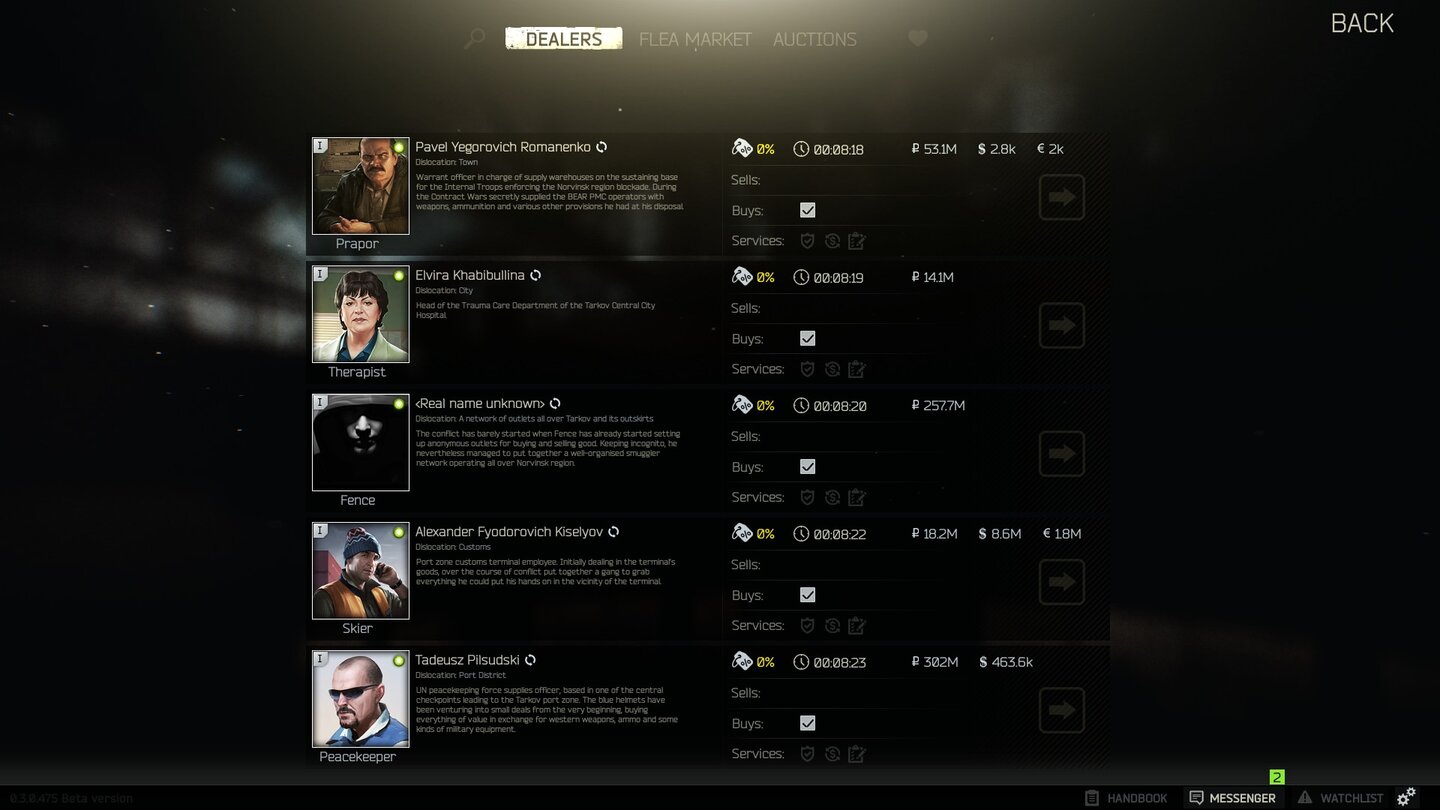
Task: Open the search magnifier at the top
Action: pos(473,38)
